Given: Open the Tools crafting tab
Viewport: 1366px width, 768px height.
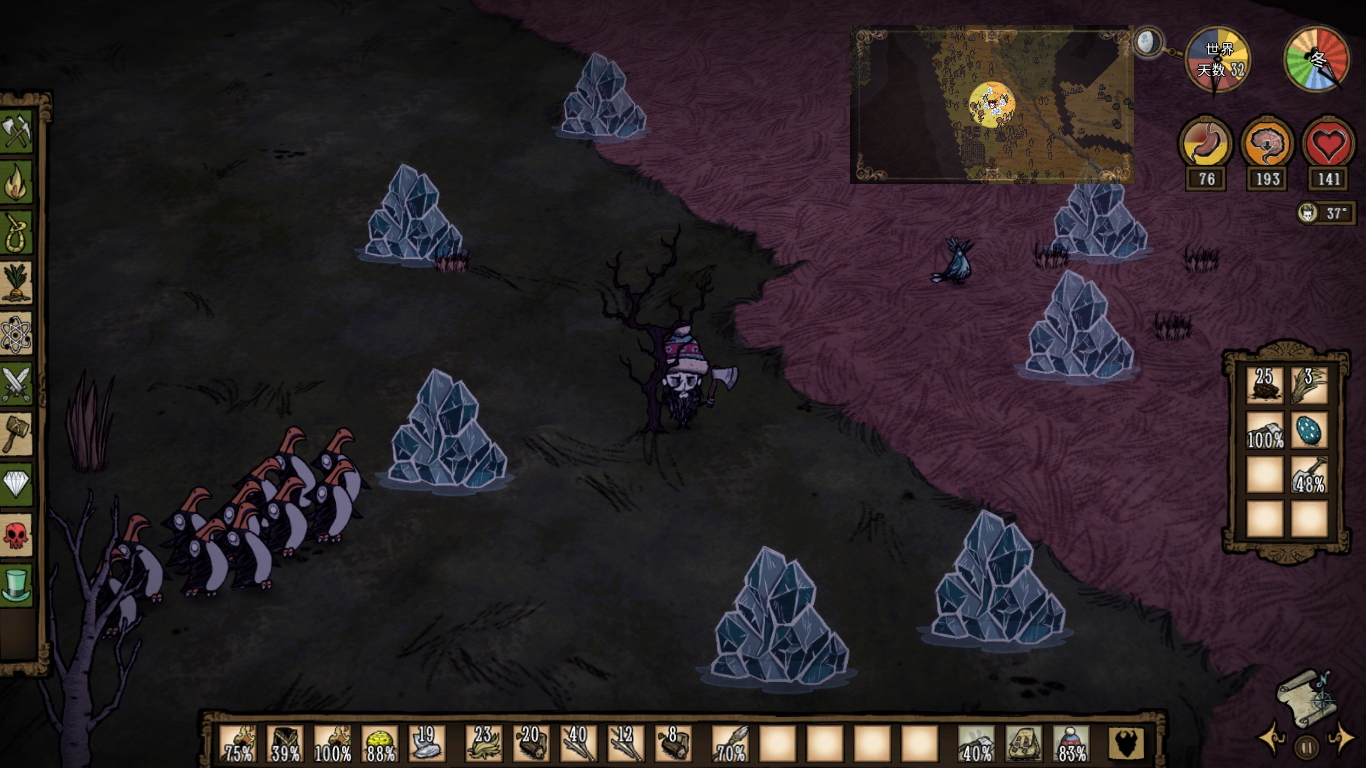Looking at the screenshot, I should [x=17, y=131].
